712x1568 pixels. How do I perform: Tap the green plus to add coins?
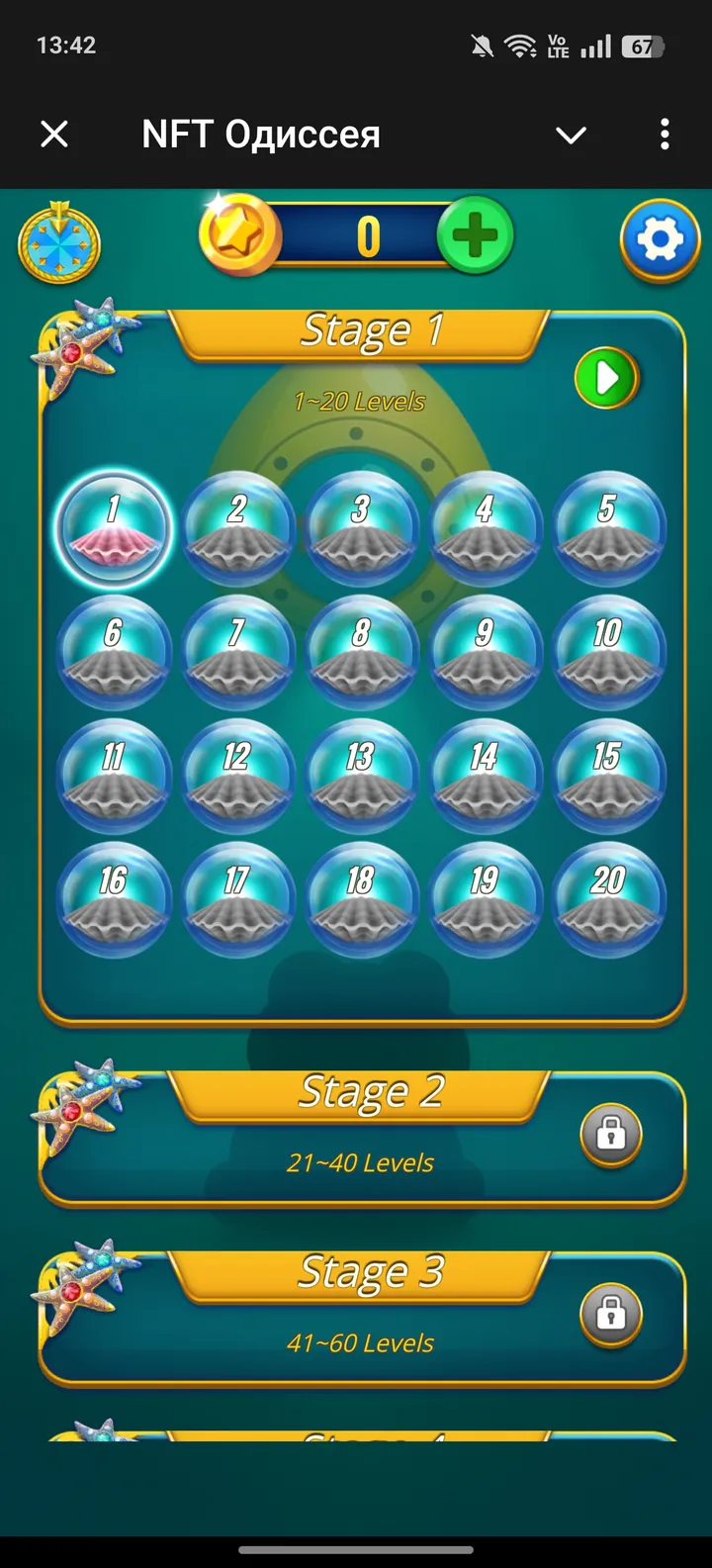pos(475,235)
